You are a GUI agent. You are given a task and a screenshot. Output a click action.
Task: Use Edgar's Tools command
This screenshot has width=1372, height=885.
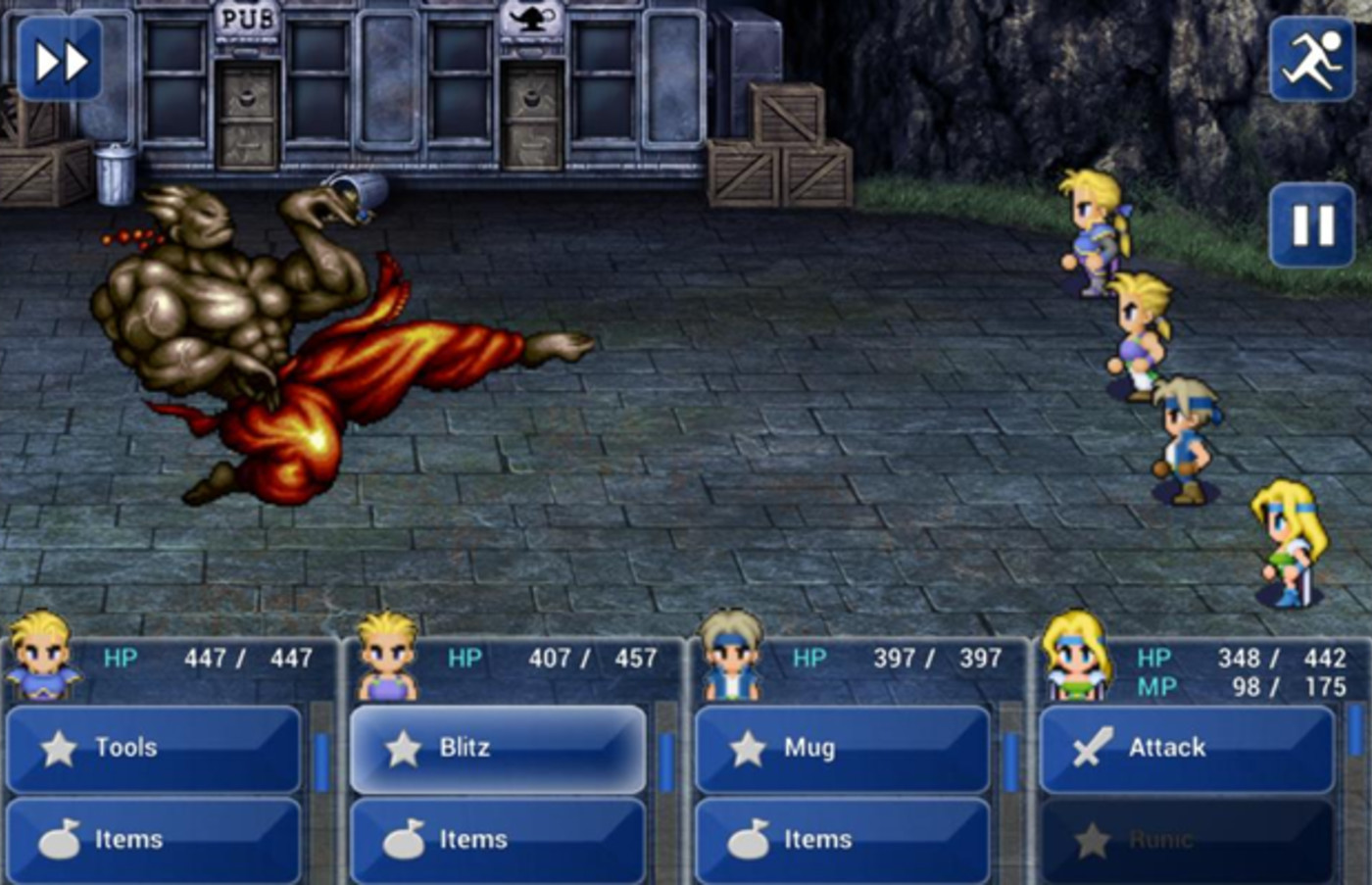tap(154, 747)
